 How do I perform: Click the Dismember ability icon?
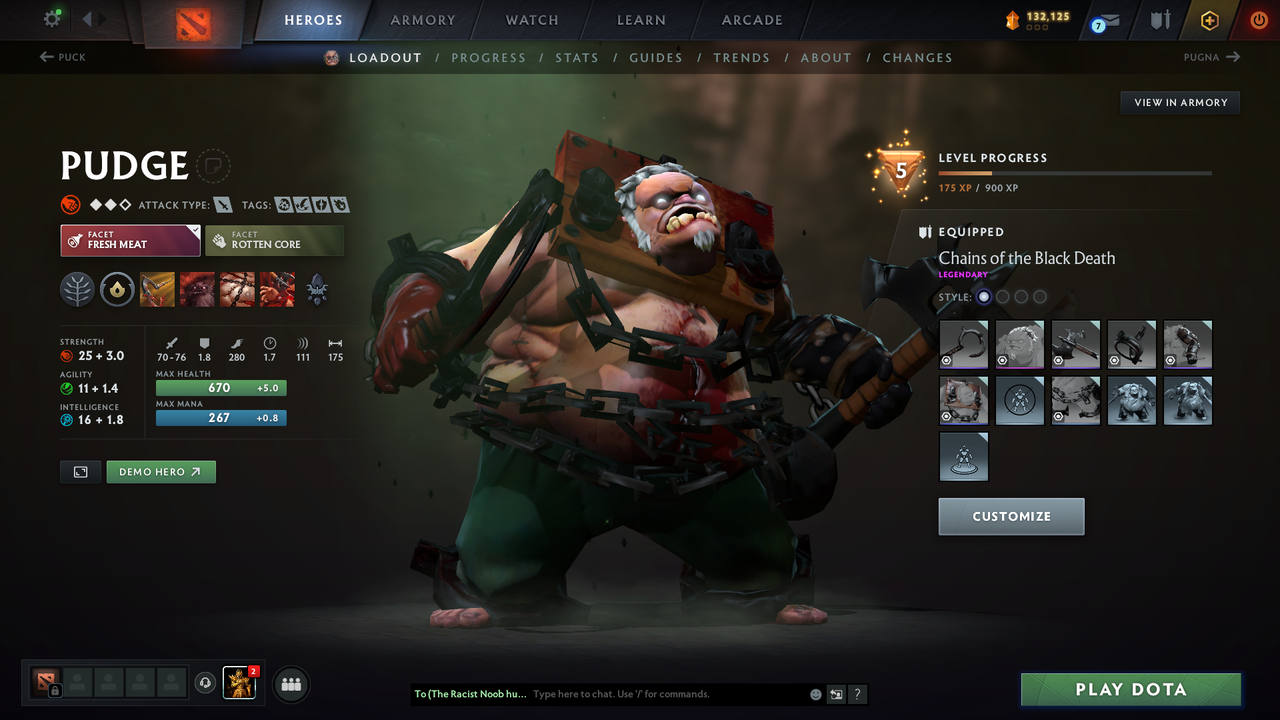coord(277,290)
